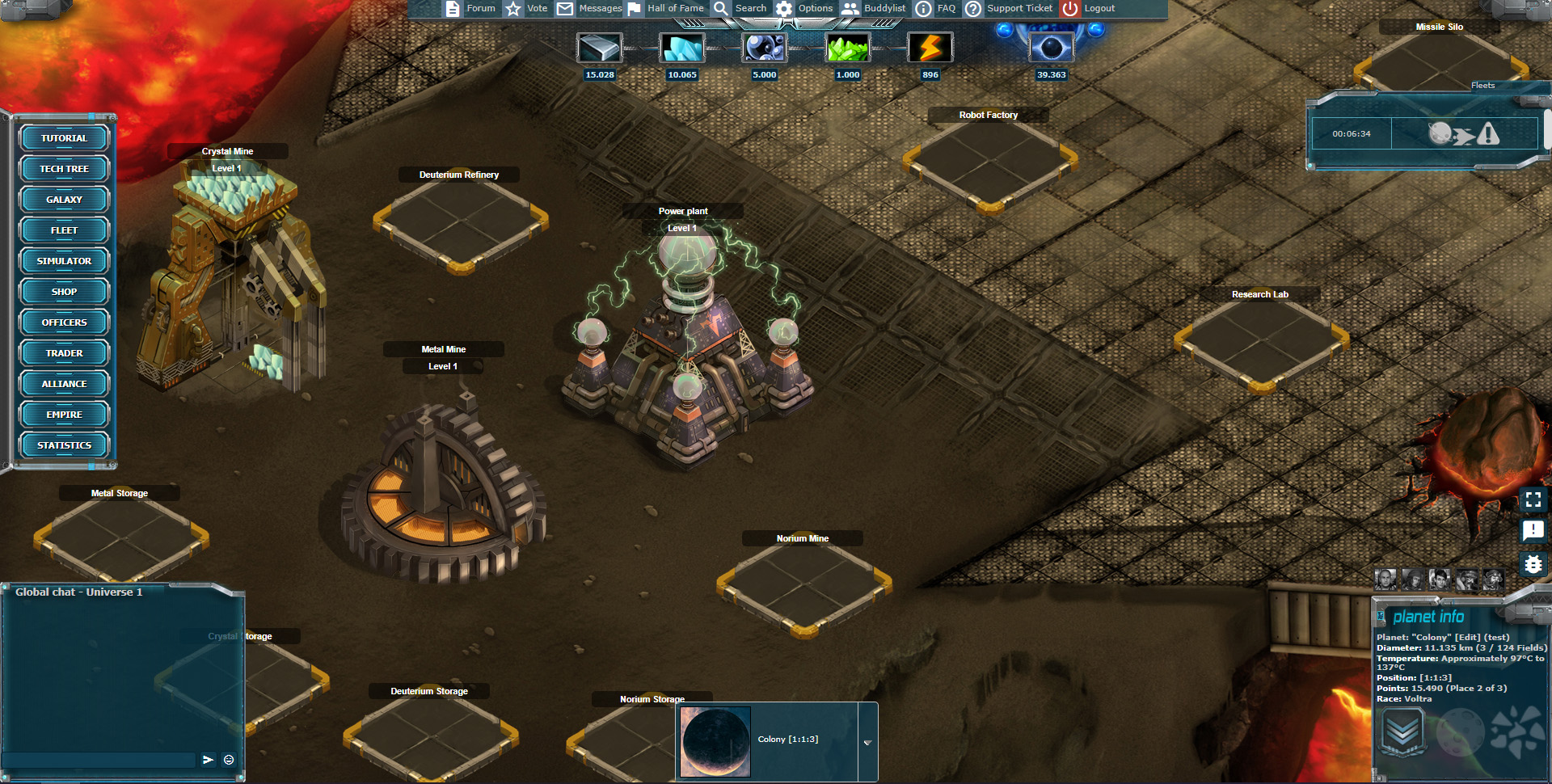The width and height of the screenshot is (1552, 784).
Task: Open the Tutorial menu
Action: tap(64, 138)
